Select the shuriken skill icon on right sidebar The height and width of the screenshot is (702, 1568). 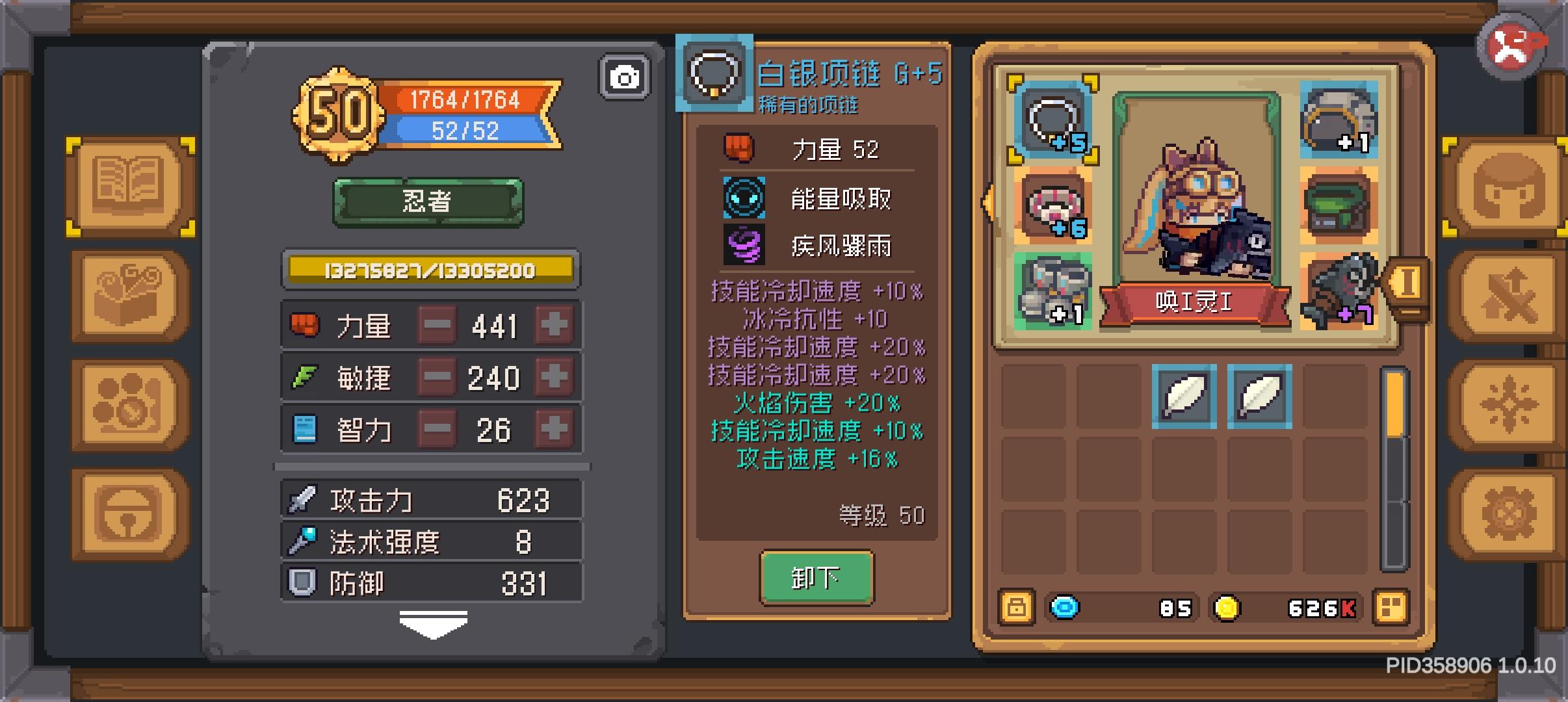[x=1508, y=403]
